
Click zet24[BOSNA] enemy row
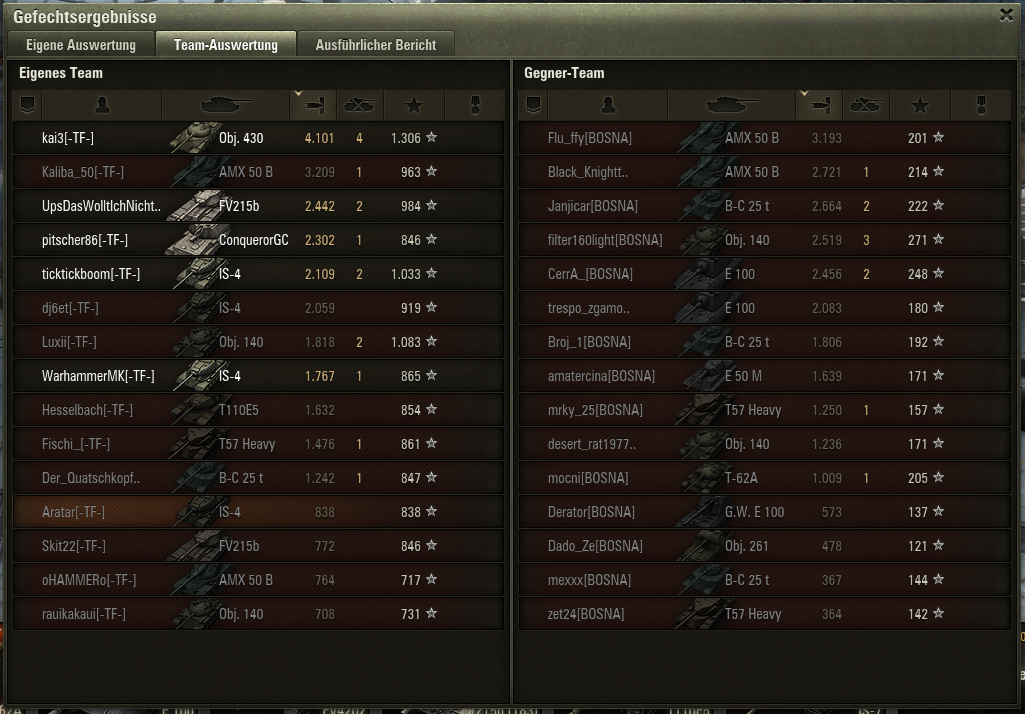586,614
